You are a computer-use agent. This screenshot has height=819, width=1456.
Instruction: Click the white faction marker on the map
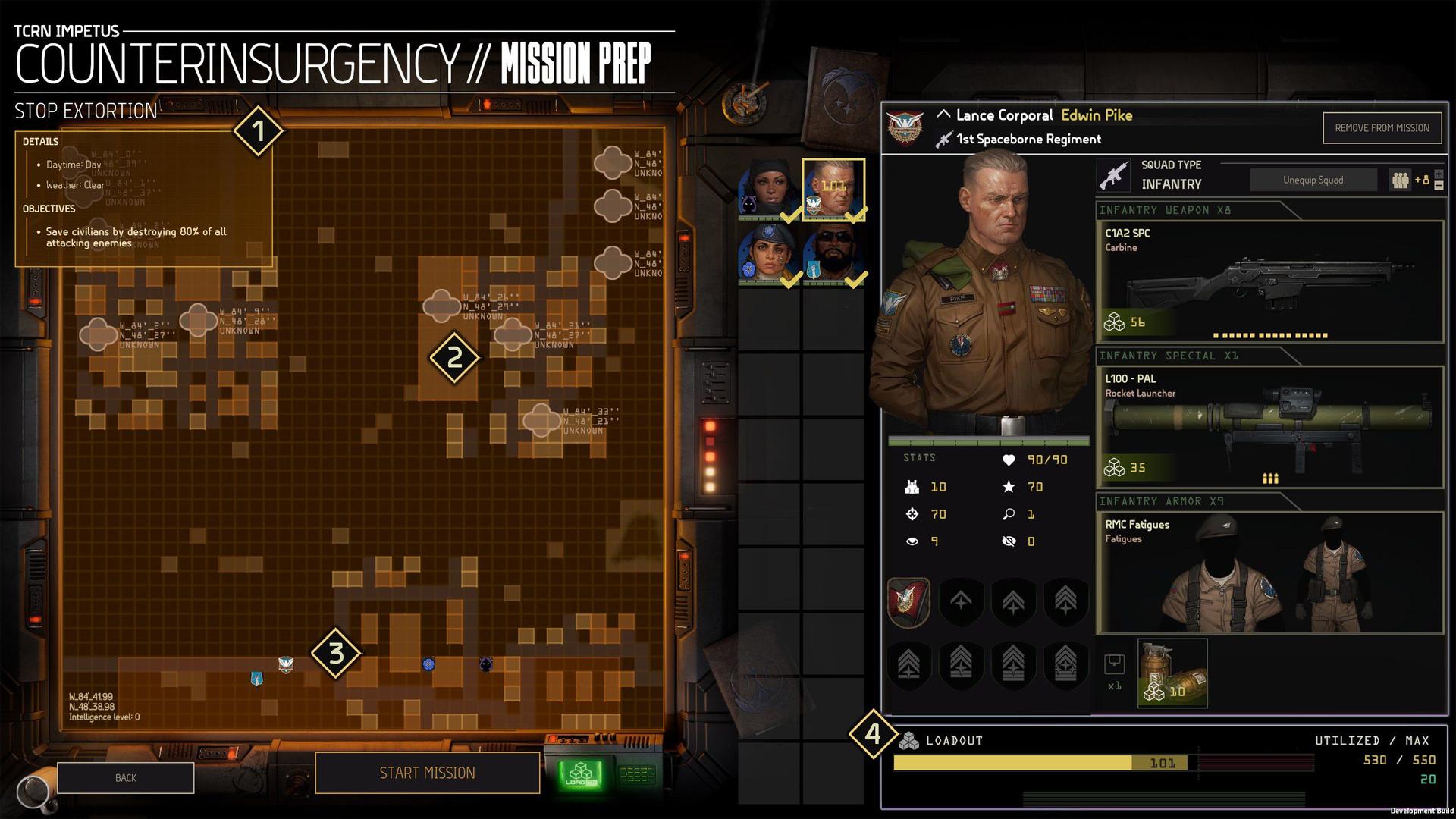[285, 665]
